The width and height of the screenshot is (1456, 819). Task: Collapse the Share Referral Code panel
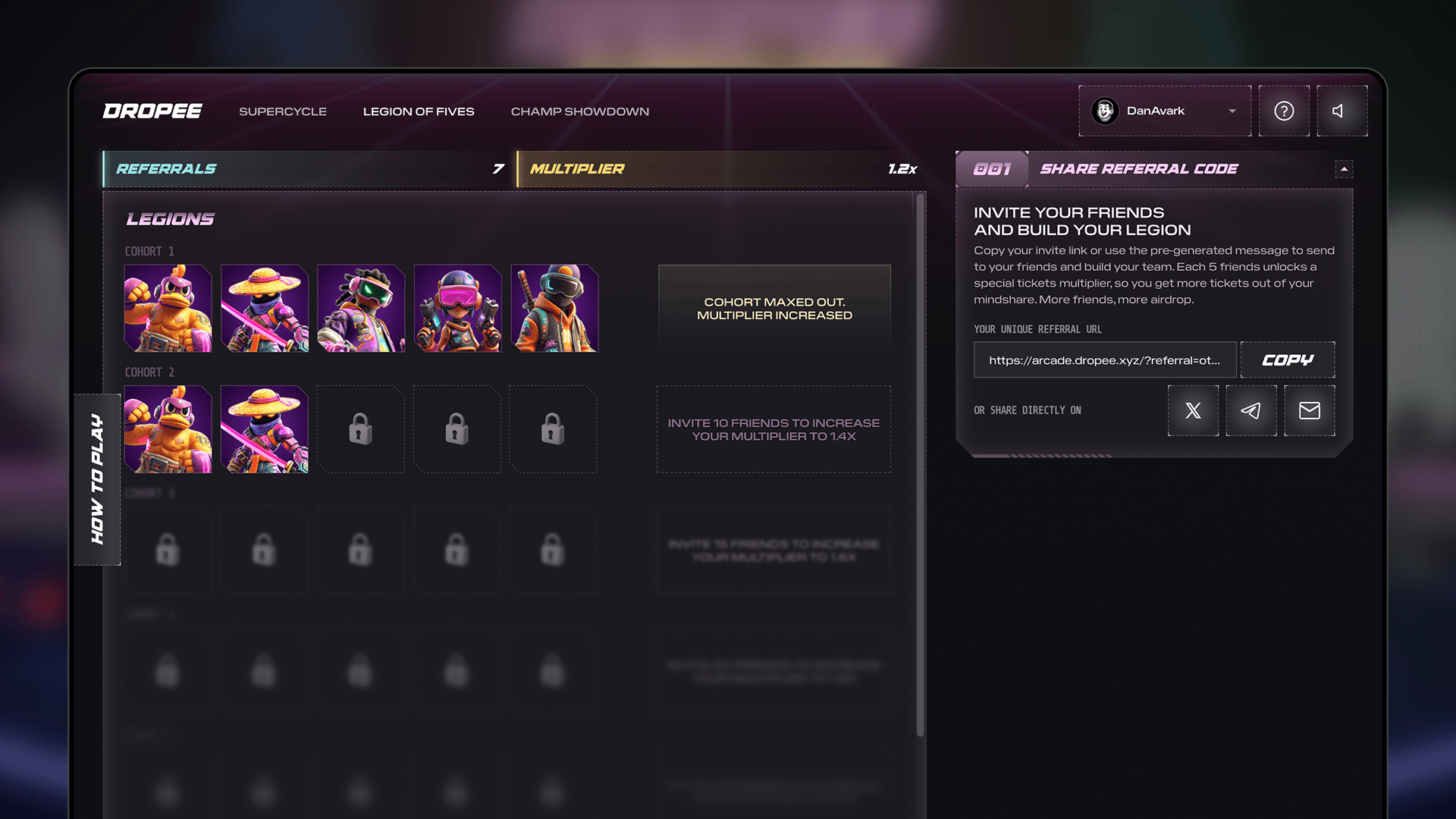(x=1344, y=169)
